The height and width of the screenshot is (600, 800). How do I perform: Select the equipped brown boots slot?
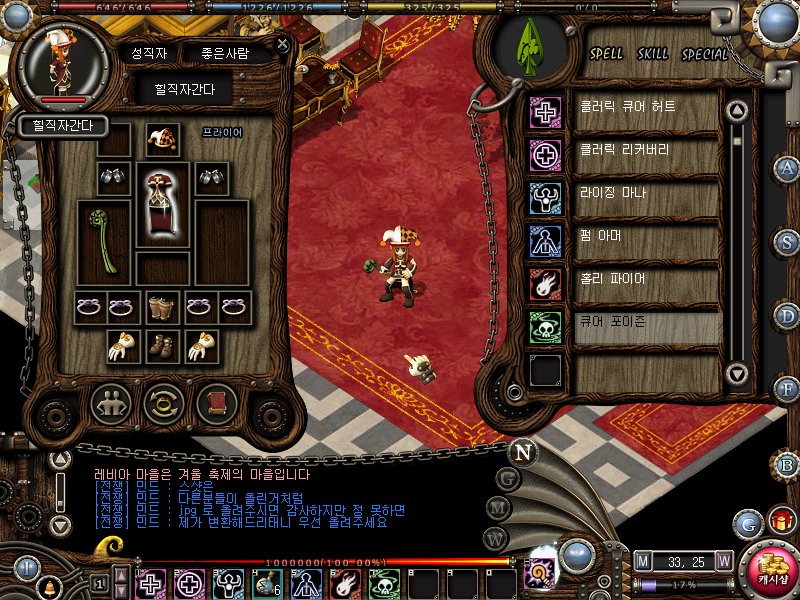click(162, 346)
